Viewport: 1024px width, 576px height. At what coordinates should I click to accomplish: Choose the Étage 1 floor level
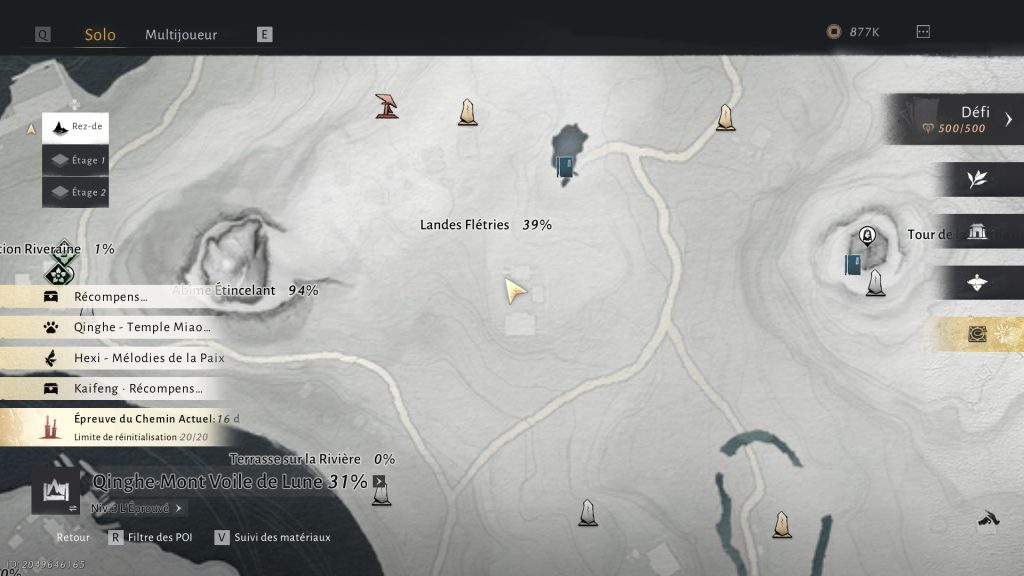tap(76, 160)
